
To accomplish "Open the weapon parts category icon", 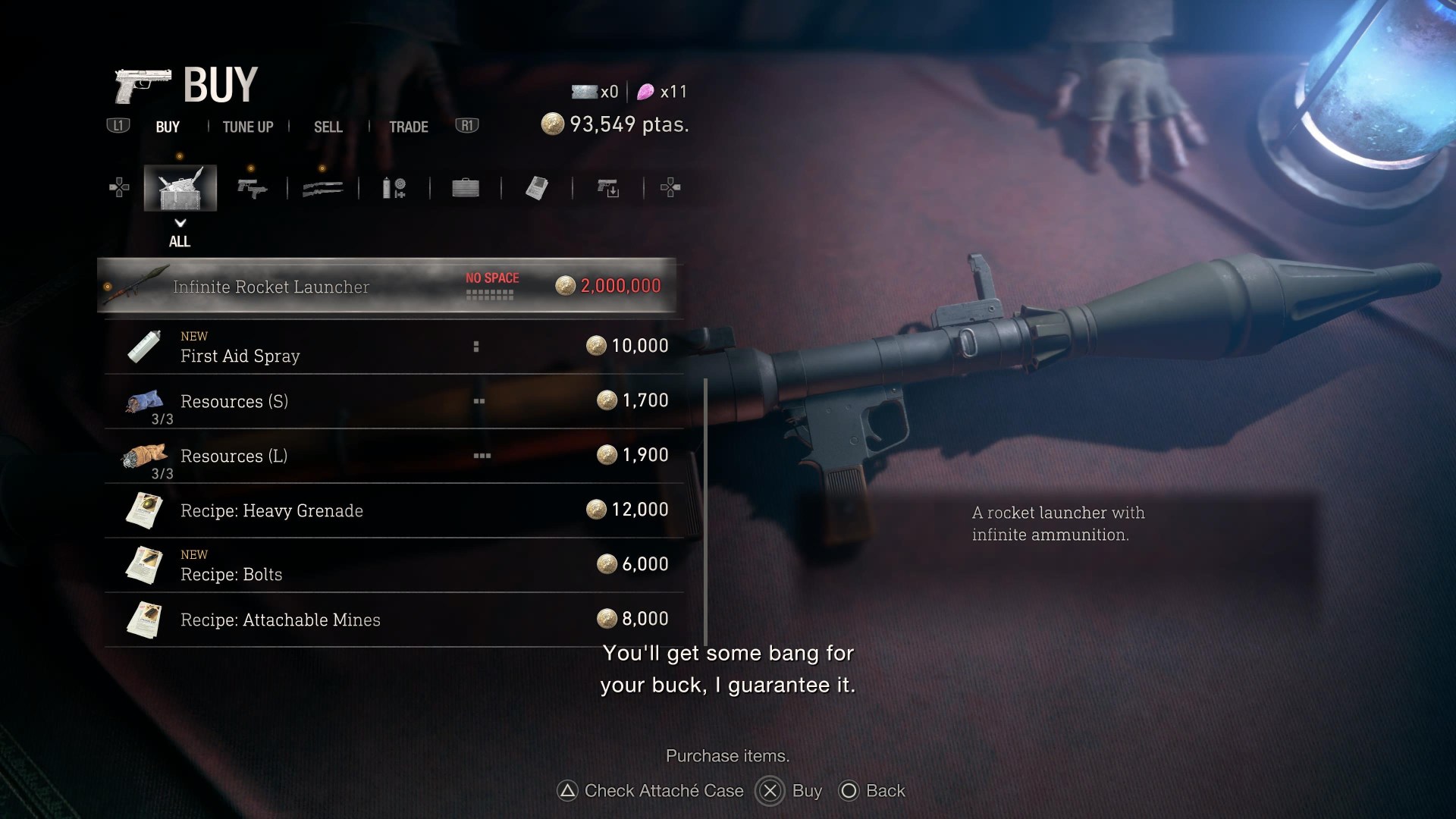I will (607, 187).
